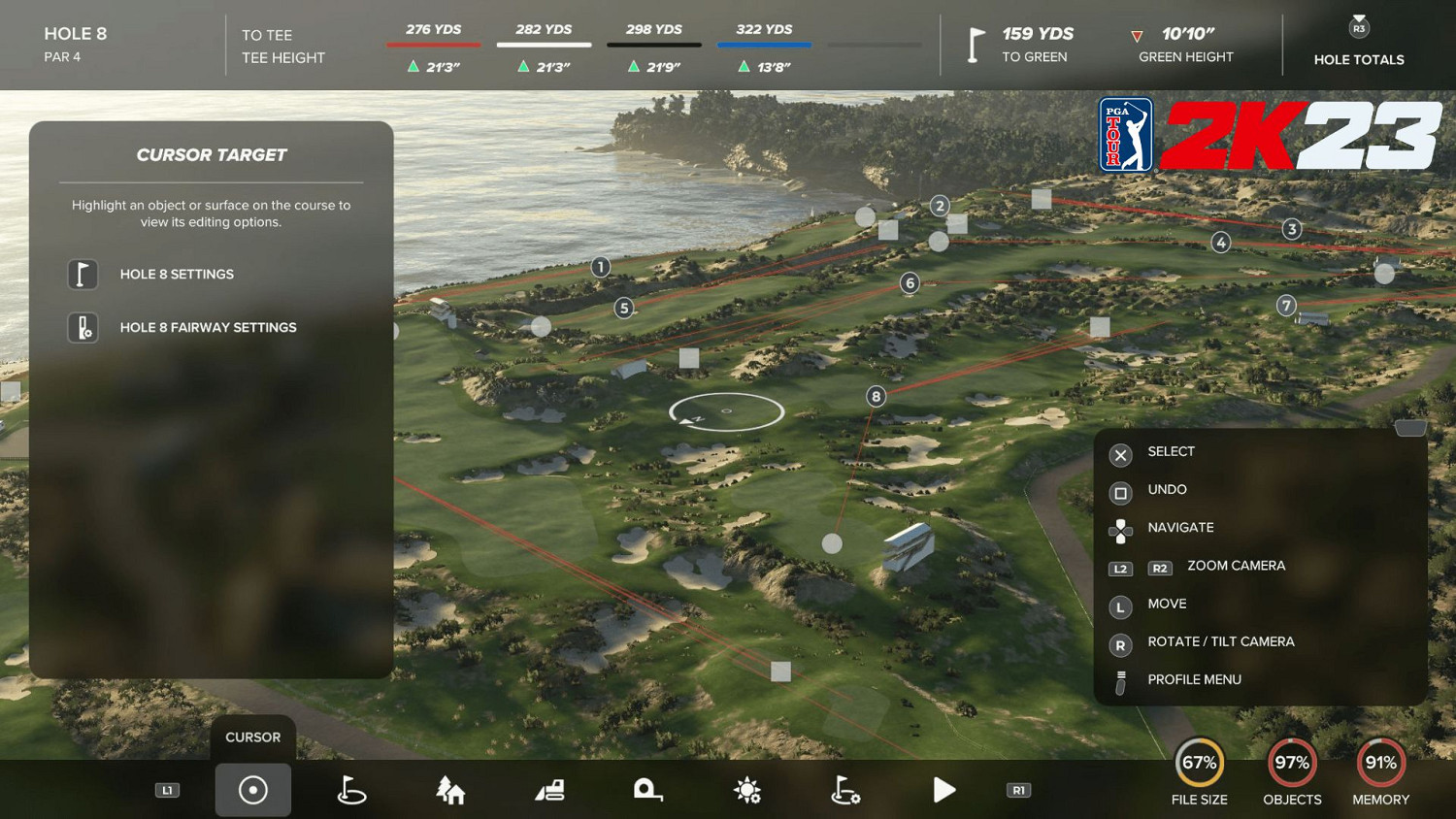
Task: Click the Objects 97% usage meter
Action: coord(1292,765)
